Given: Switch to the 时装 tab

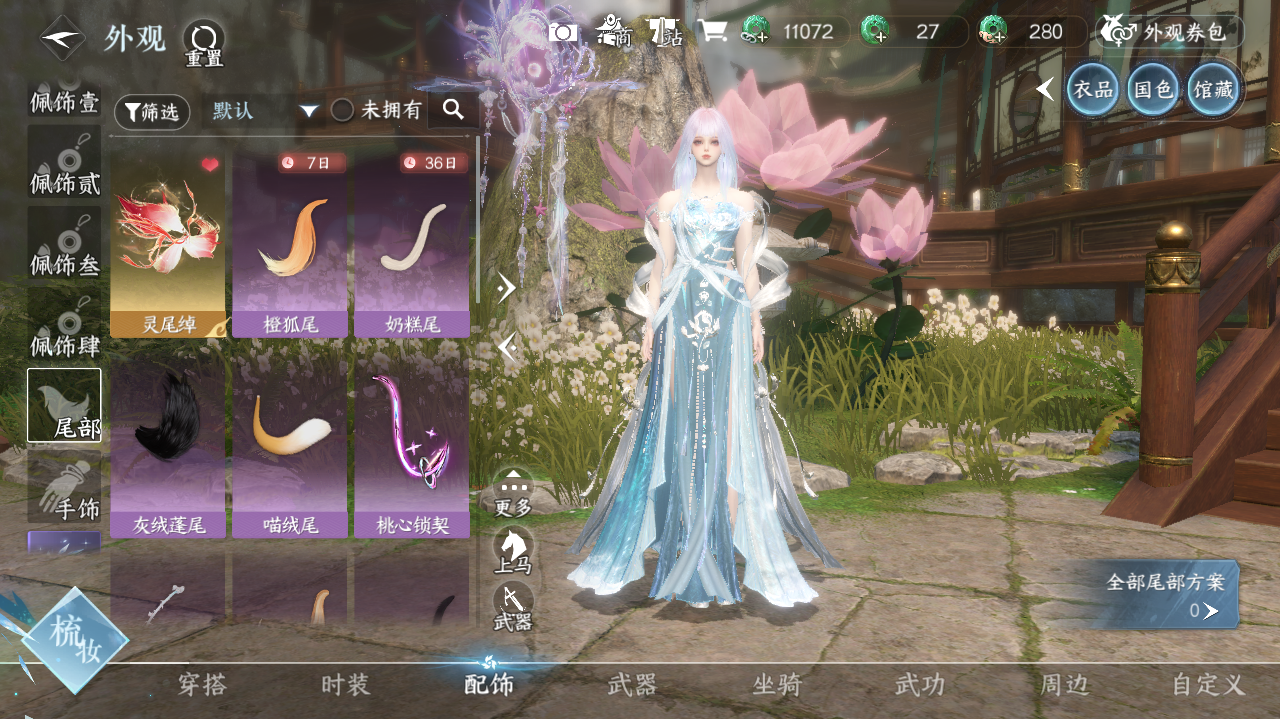Looking at the screenshot, I should click(346, 685).
